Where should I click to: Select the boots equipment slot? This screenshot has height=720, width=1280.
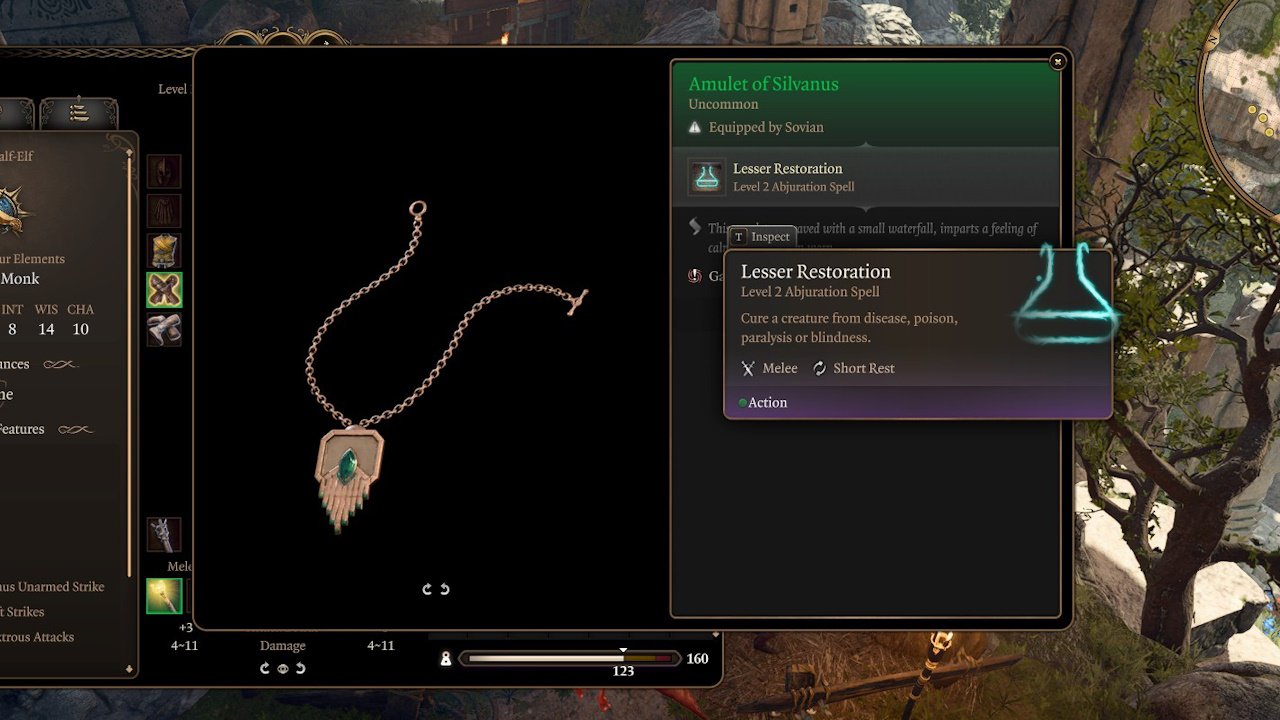tap(164, 329)
